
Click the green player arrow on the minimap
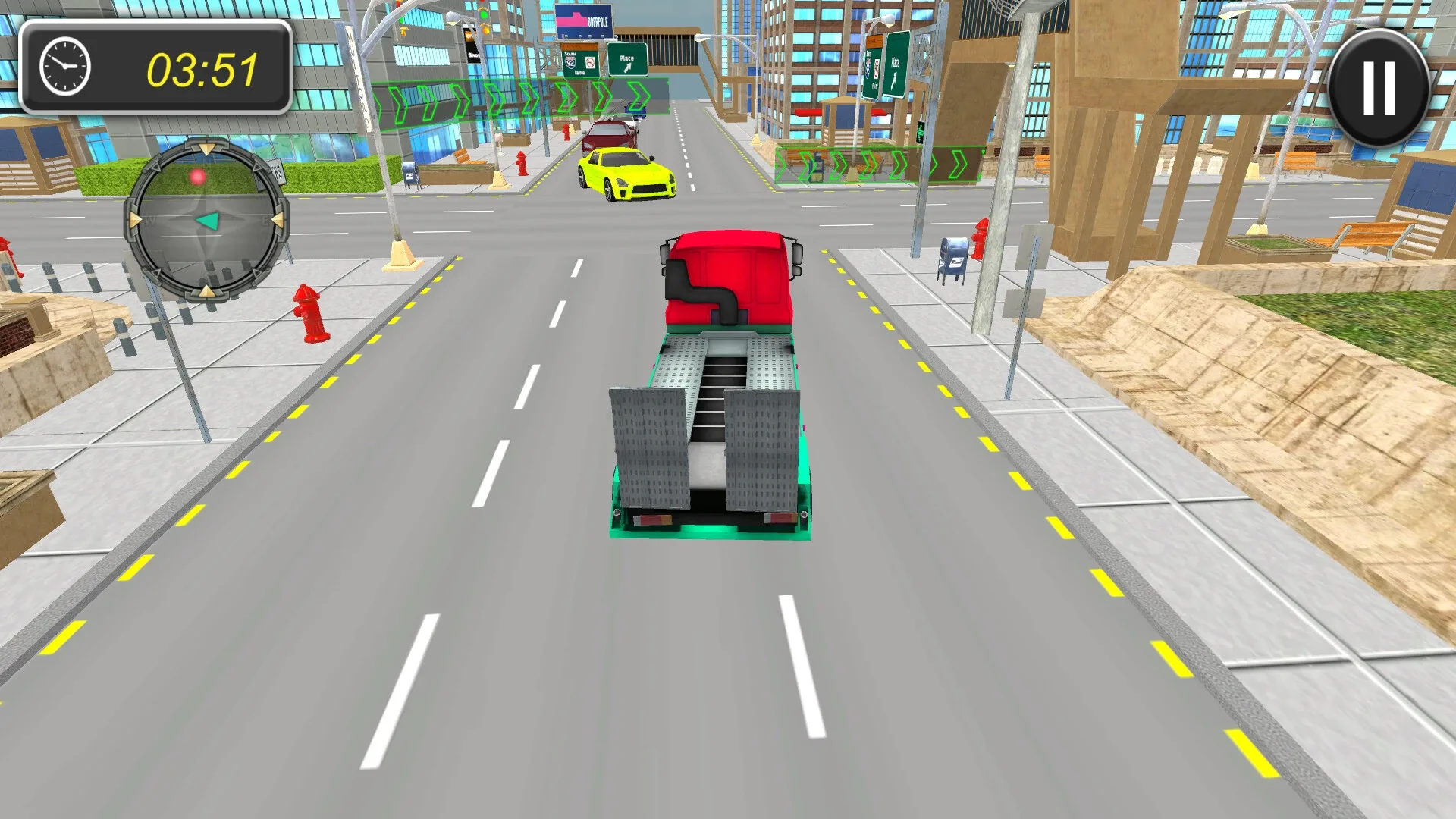pos(208,219)
